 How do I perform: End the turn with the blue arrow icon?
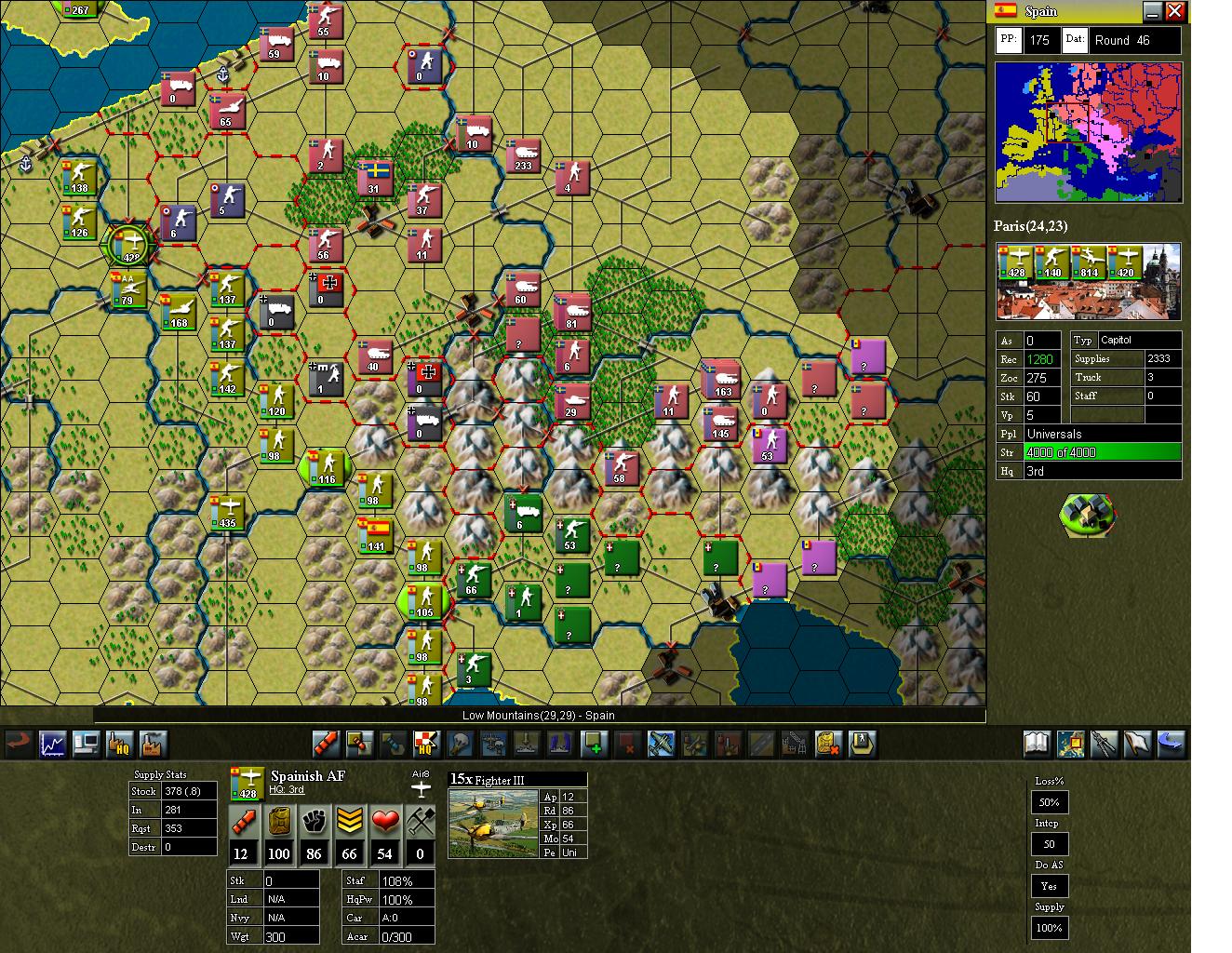[1173, 743]
